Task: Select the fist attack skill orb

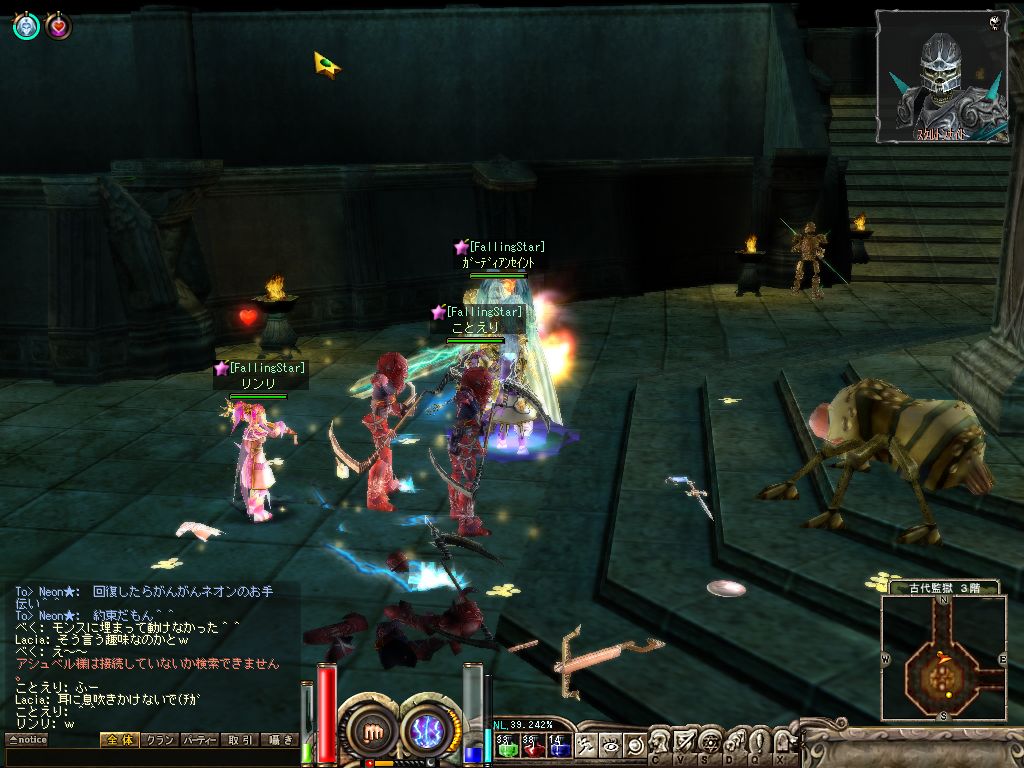Action: [x=371, y=731]
